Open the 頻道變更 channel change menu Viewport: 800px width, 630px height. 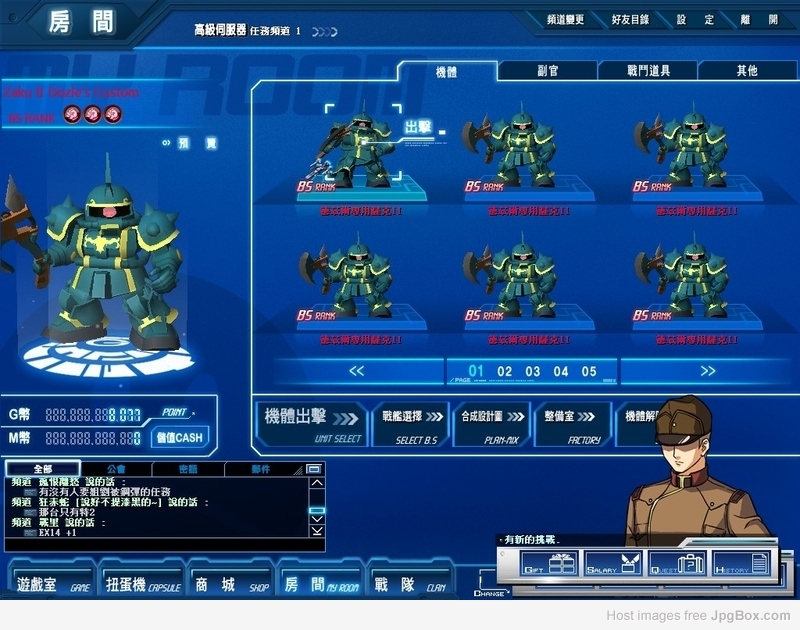click(x=566, y=20)
